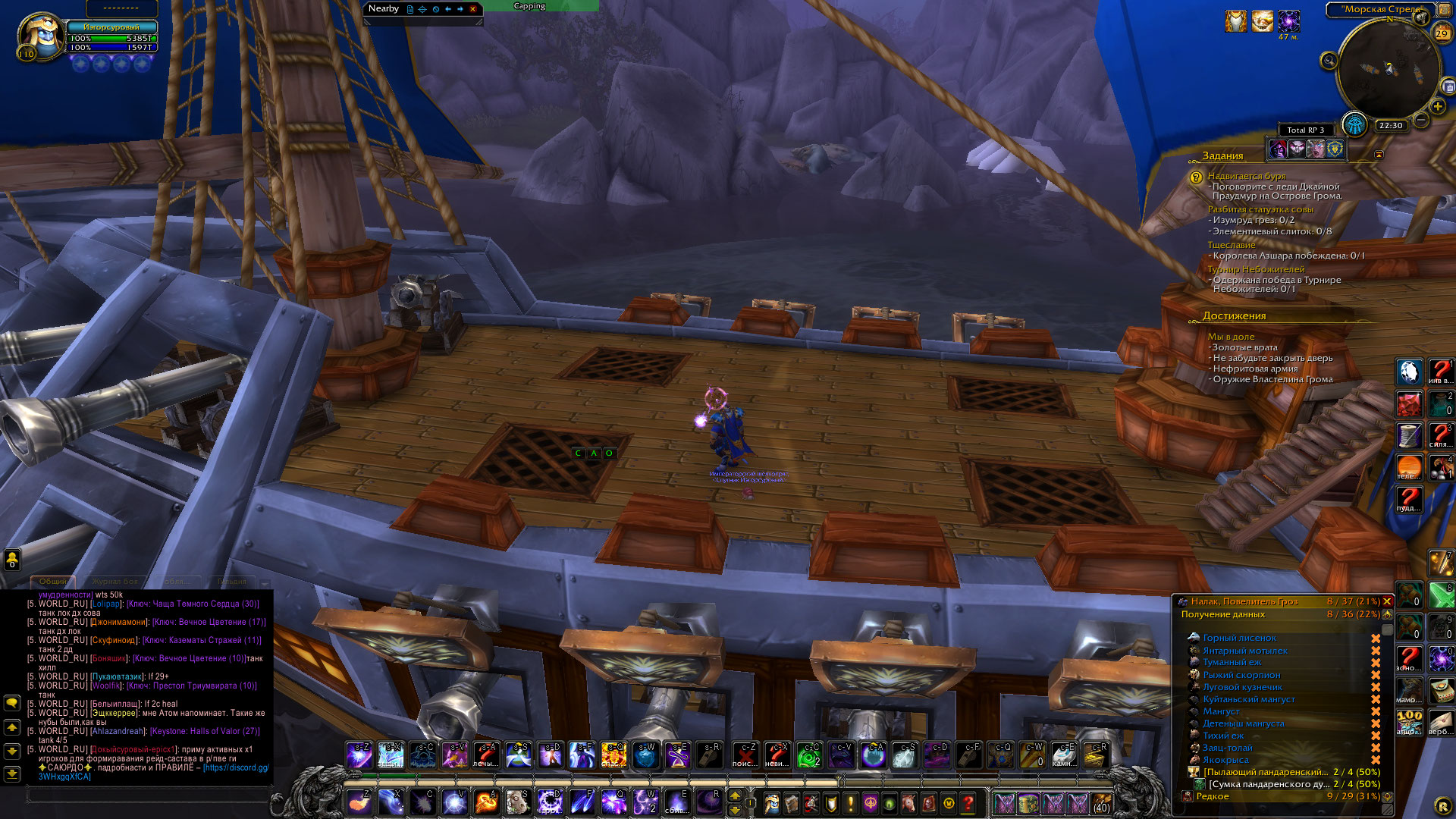Open the backpack showing 40 free slots
Viewport: 1456px width, 819px height.
coord(1101,802)
